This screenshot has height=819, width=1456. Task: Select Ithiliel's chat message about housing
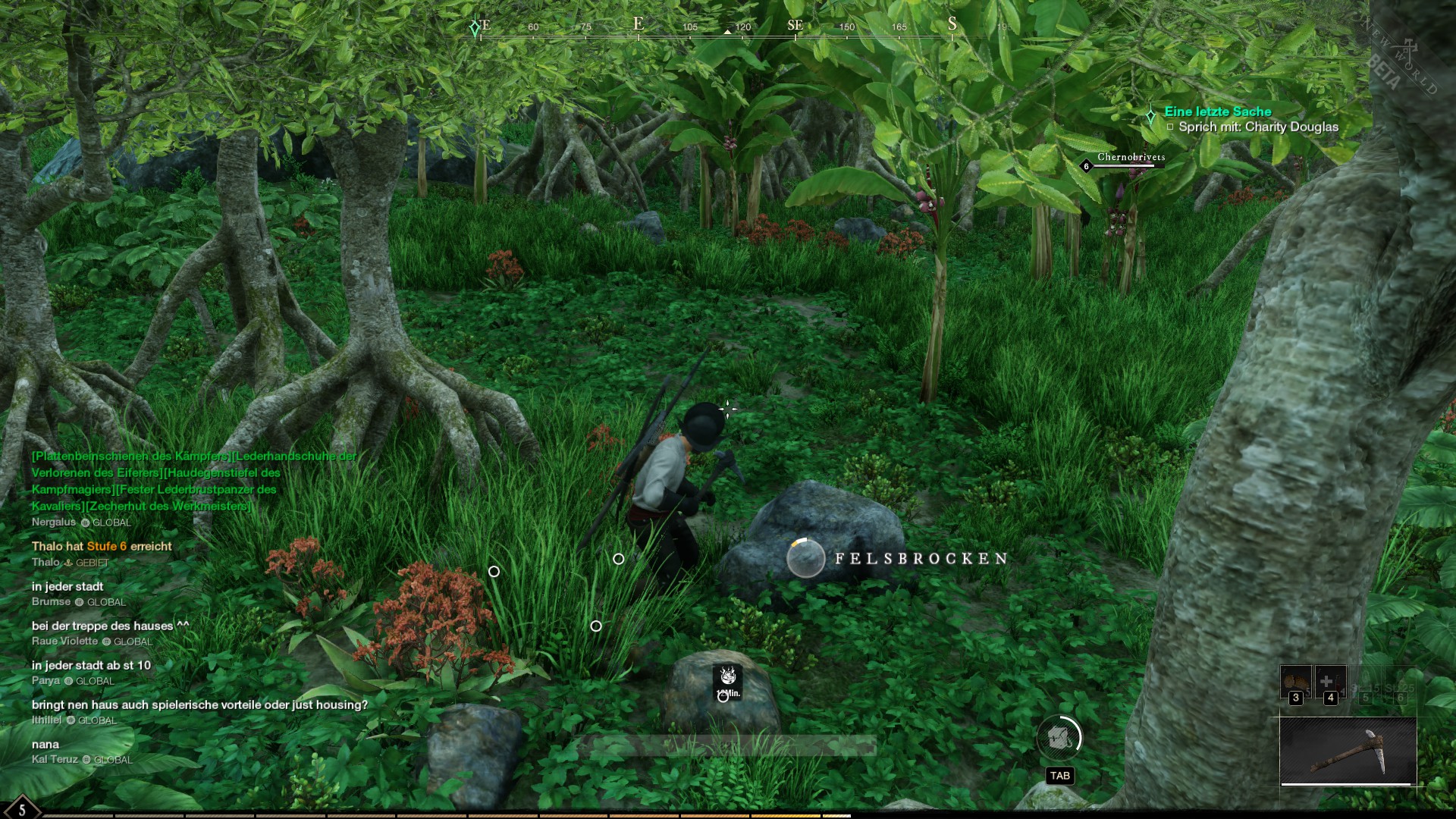[199, 704]
